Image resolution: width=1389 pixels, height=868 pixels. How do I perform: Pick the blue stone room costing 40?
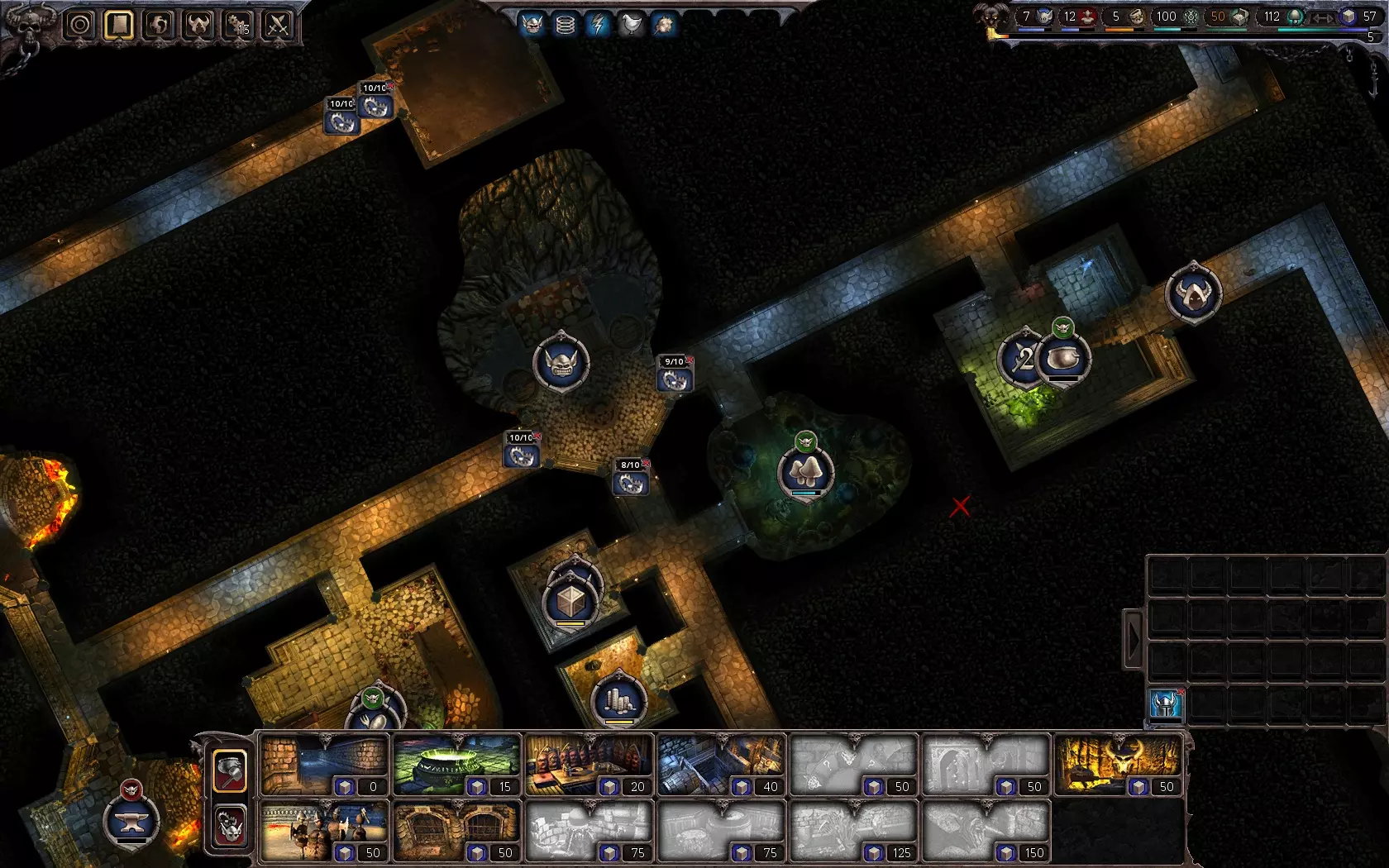tap(721, 765)
